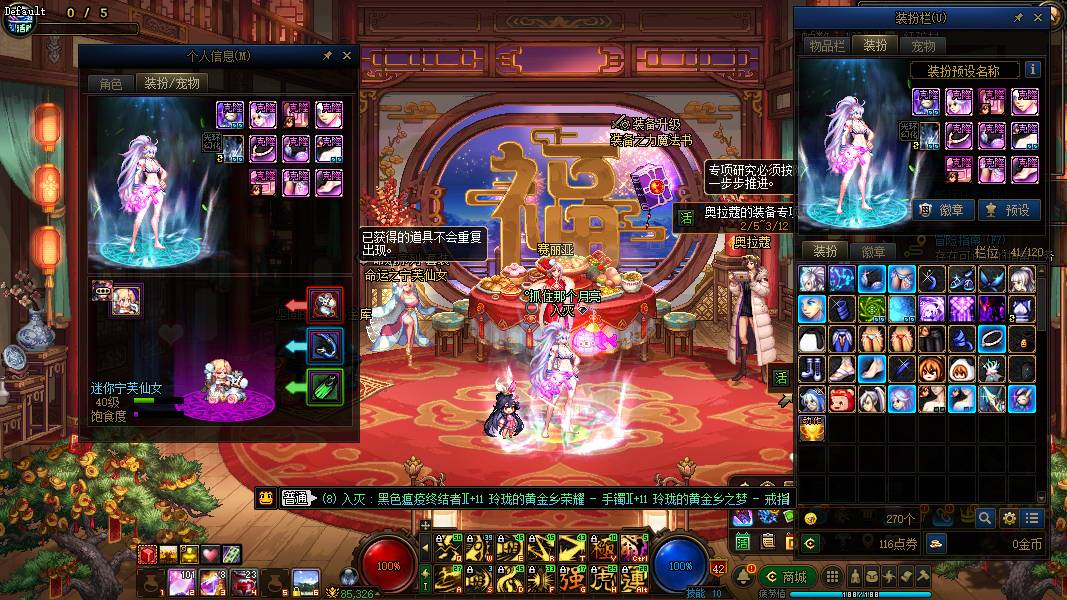1067x600 pixels.
Task: Click the notification bell icon
Action: click(746, 577)
